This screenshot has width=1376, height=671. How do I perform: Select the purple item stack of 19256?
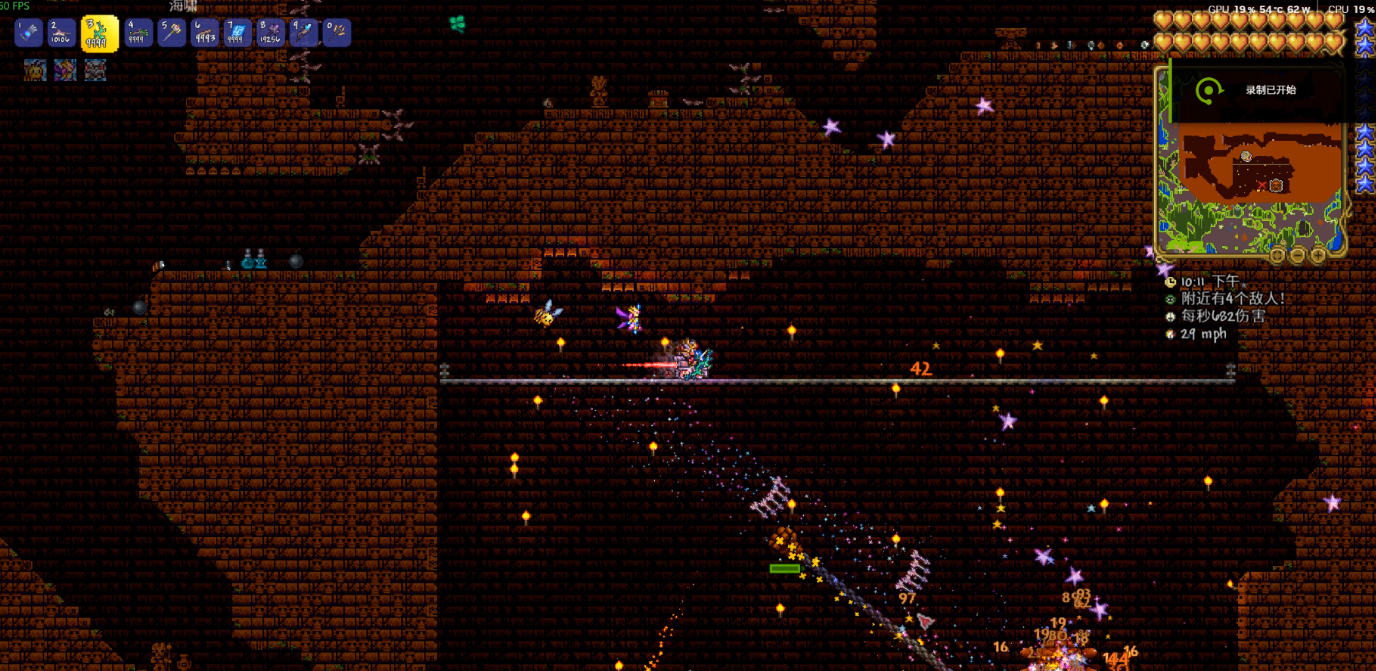pyautogui.click(x=270, y=33)
